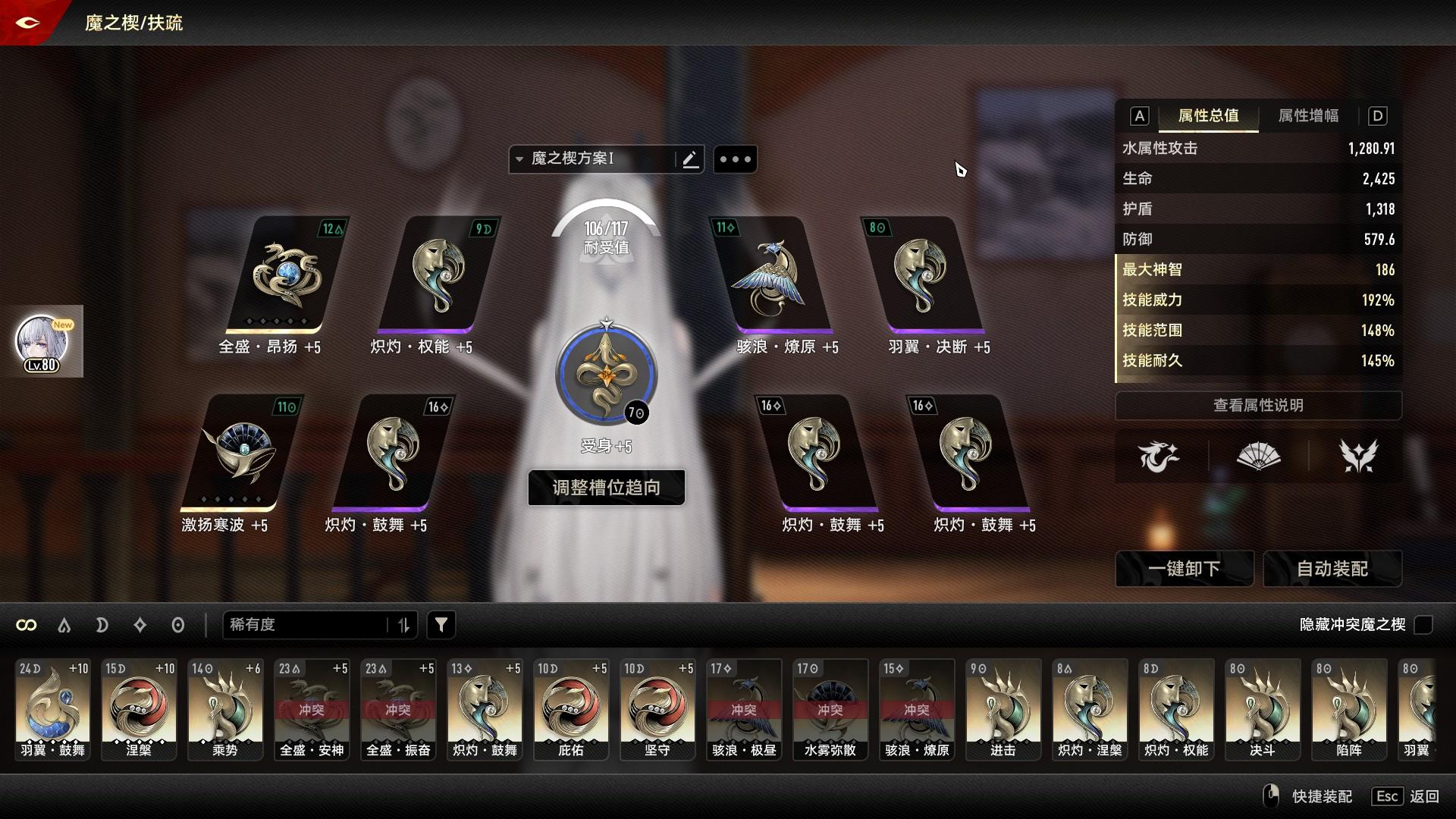
Task: Click the Lv.80 character portrait
Action: [42, 343]
